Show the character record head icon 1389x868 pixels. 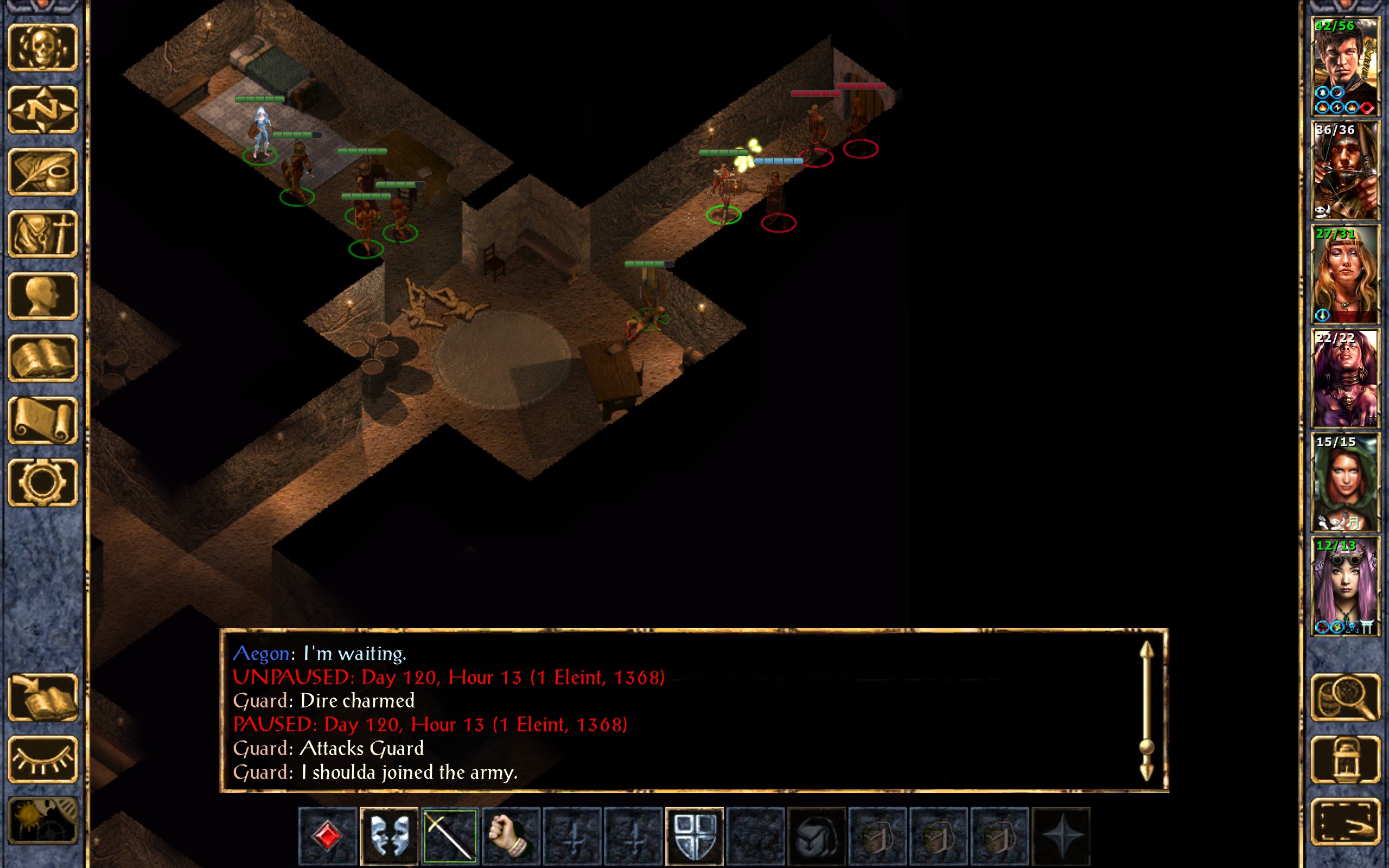click(x=43, y=296)
